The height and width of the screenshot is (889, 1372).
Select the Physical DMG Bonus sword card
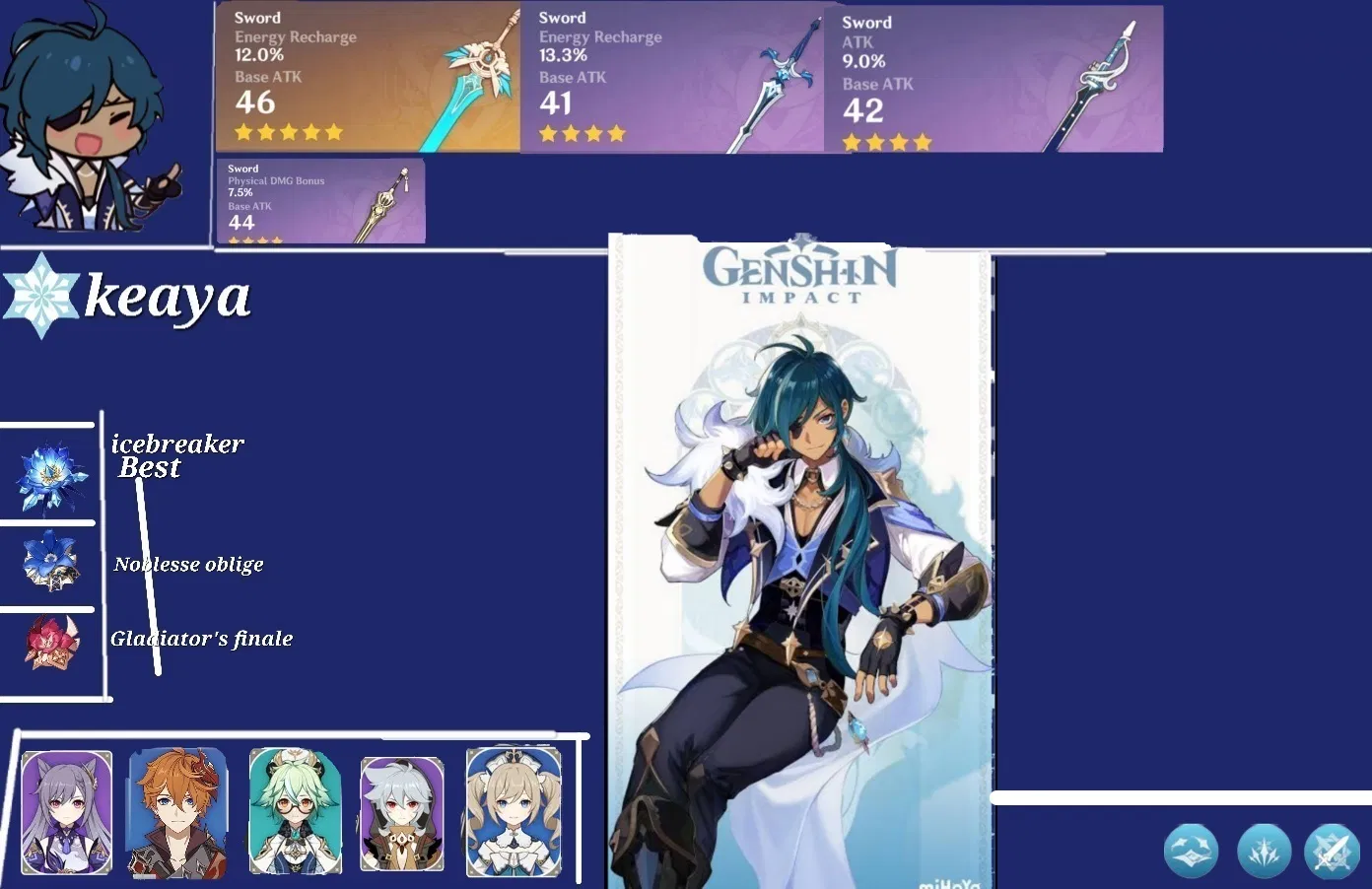click(x=320, y=199)
